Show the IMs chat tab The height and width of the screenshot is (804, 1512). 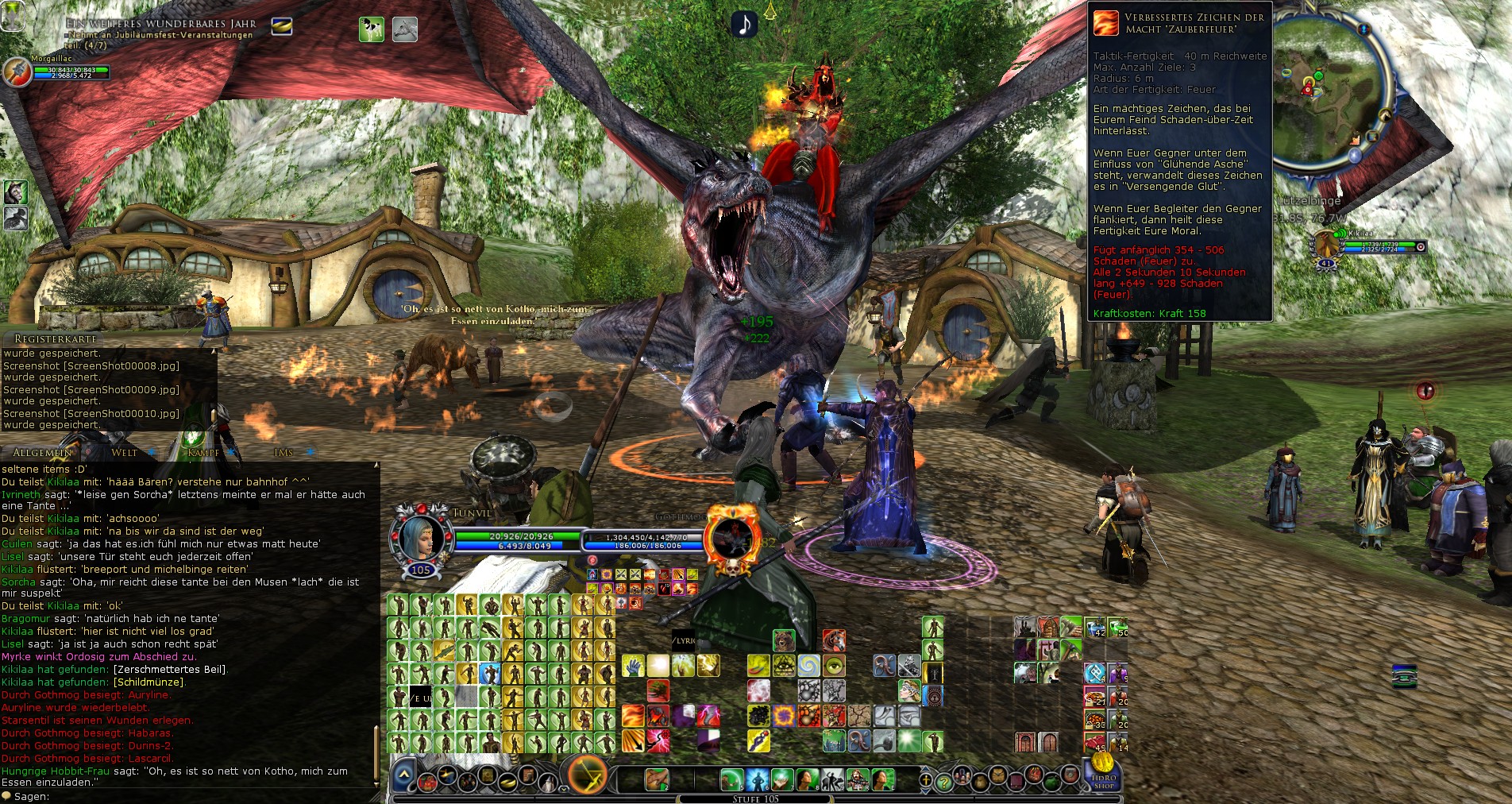tap(283, 453)
